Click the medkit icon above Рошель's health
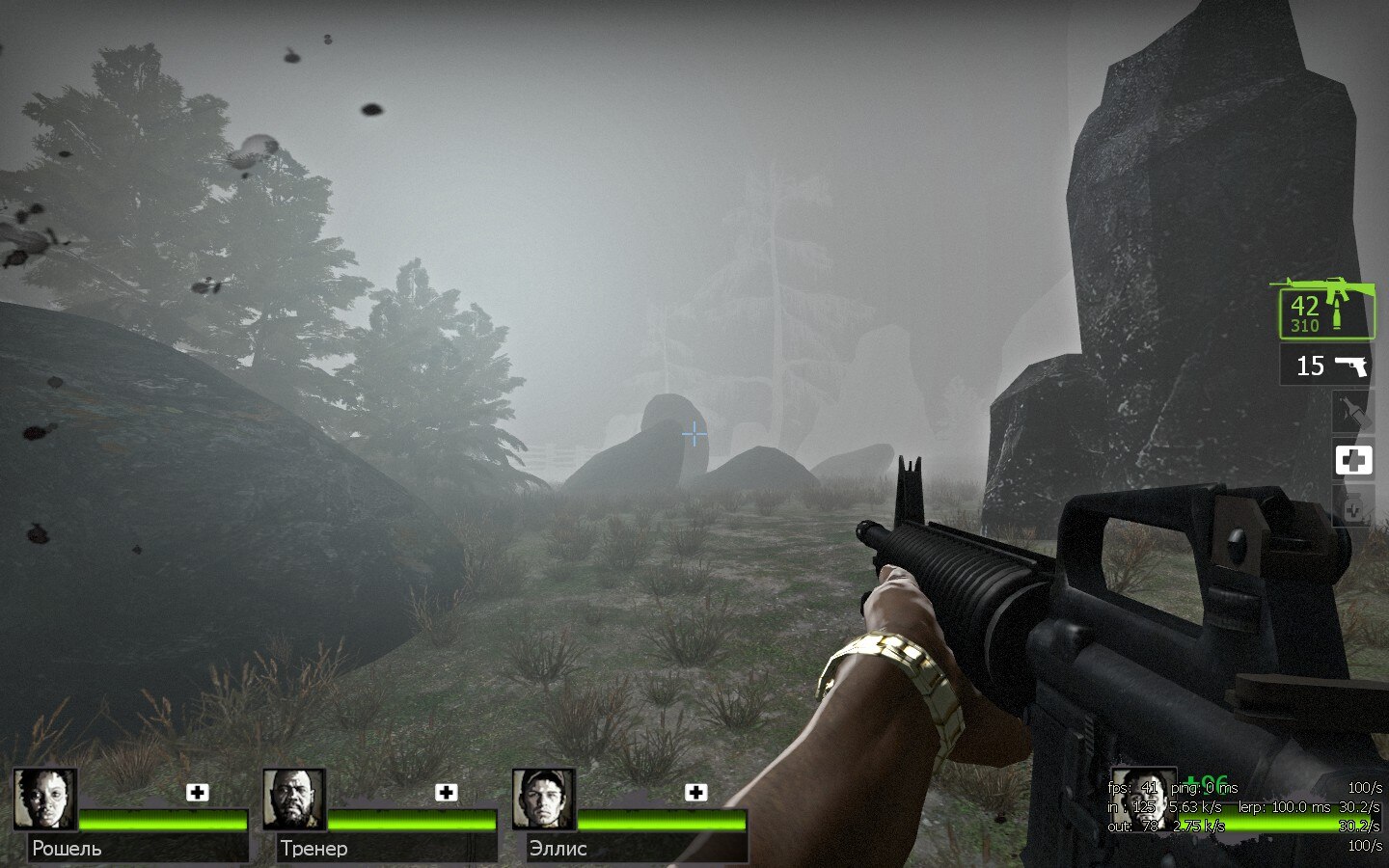The height and width of the screenshot is (868, 1389). click(198, 793)
